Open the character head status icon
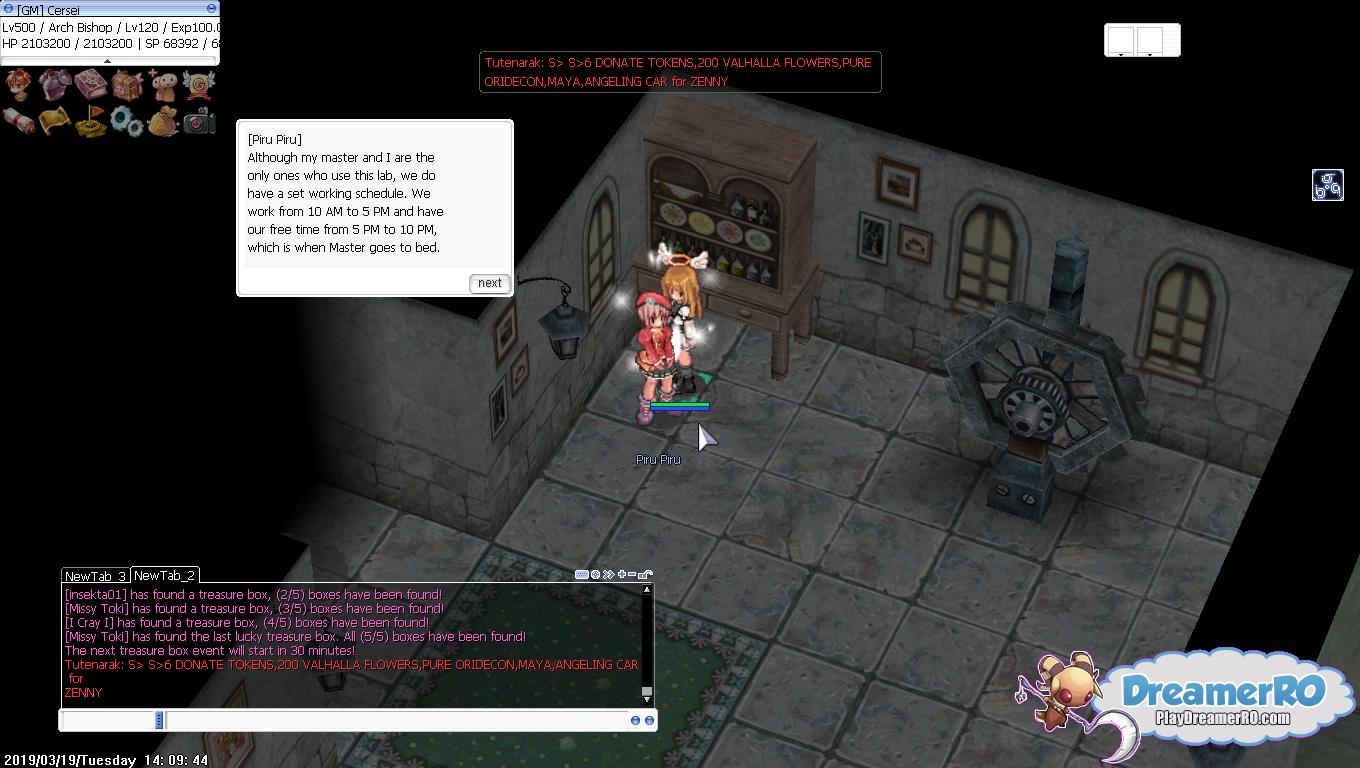 coord(19,85)
